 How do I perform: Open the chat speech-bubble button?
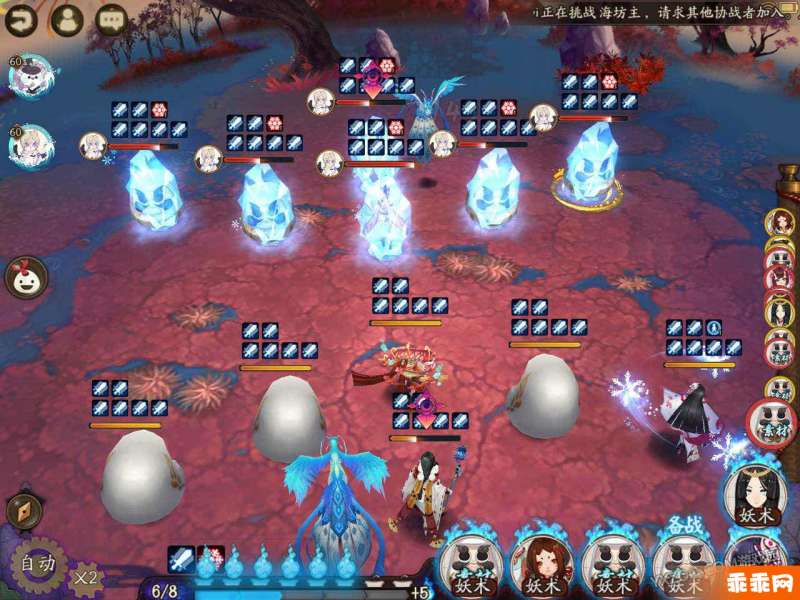(111, 18)
